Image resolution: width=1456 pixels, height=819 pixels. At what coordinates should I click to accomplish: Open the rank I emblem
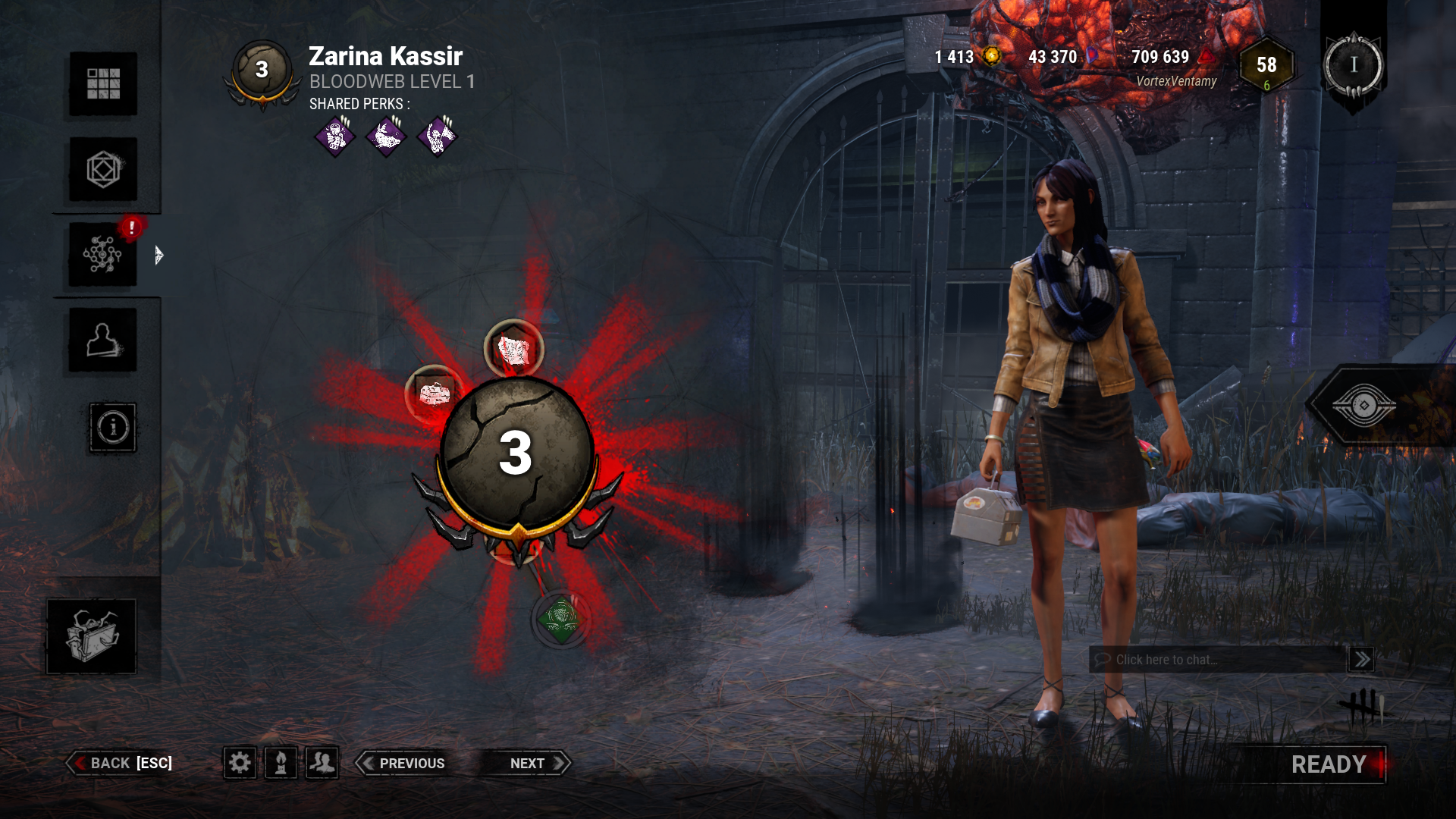click(1353, 66)
